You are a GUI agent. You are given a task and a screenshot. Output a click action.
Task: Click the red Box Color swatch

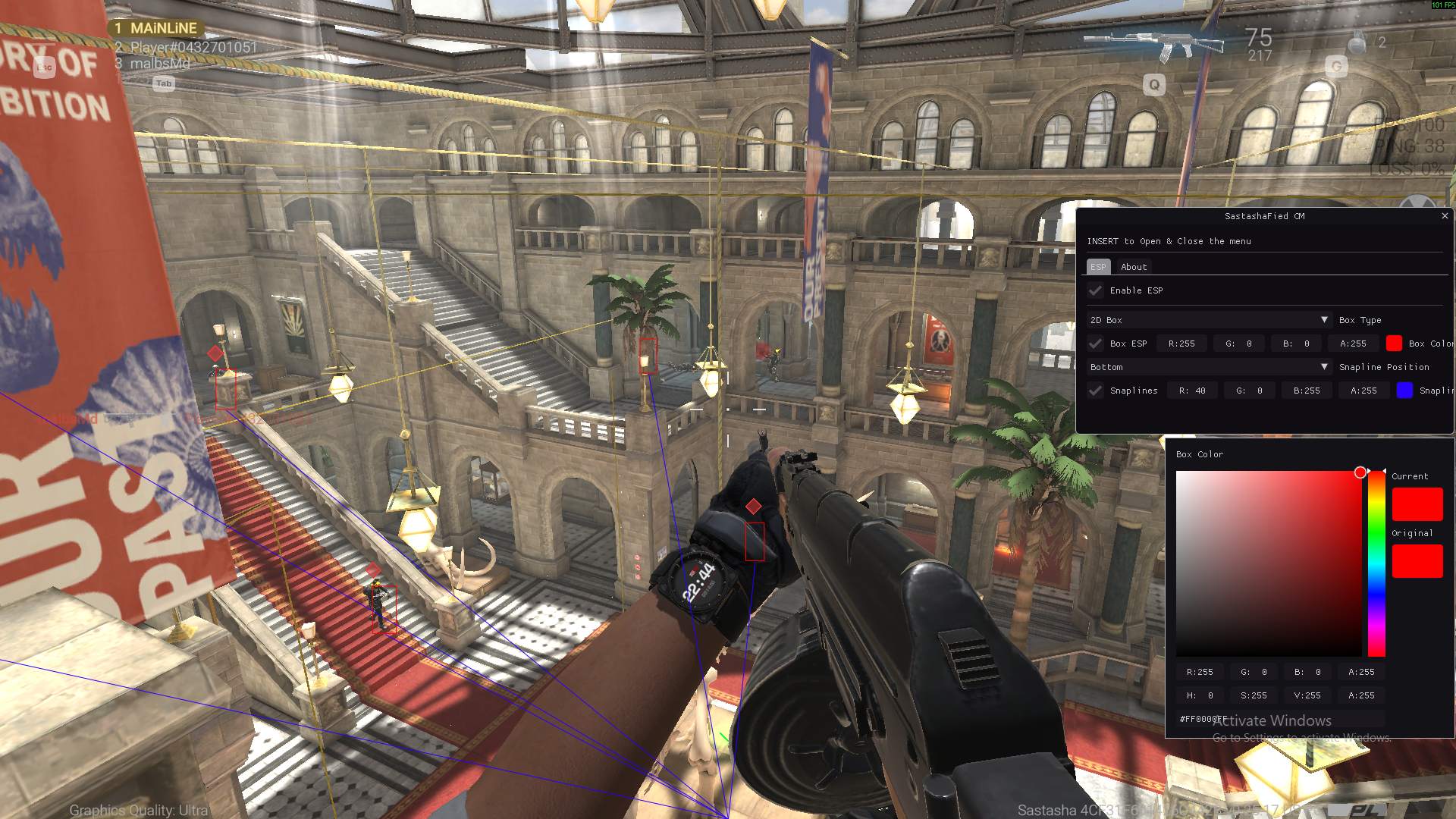1394,344
